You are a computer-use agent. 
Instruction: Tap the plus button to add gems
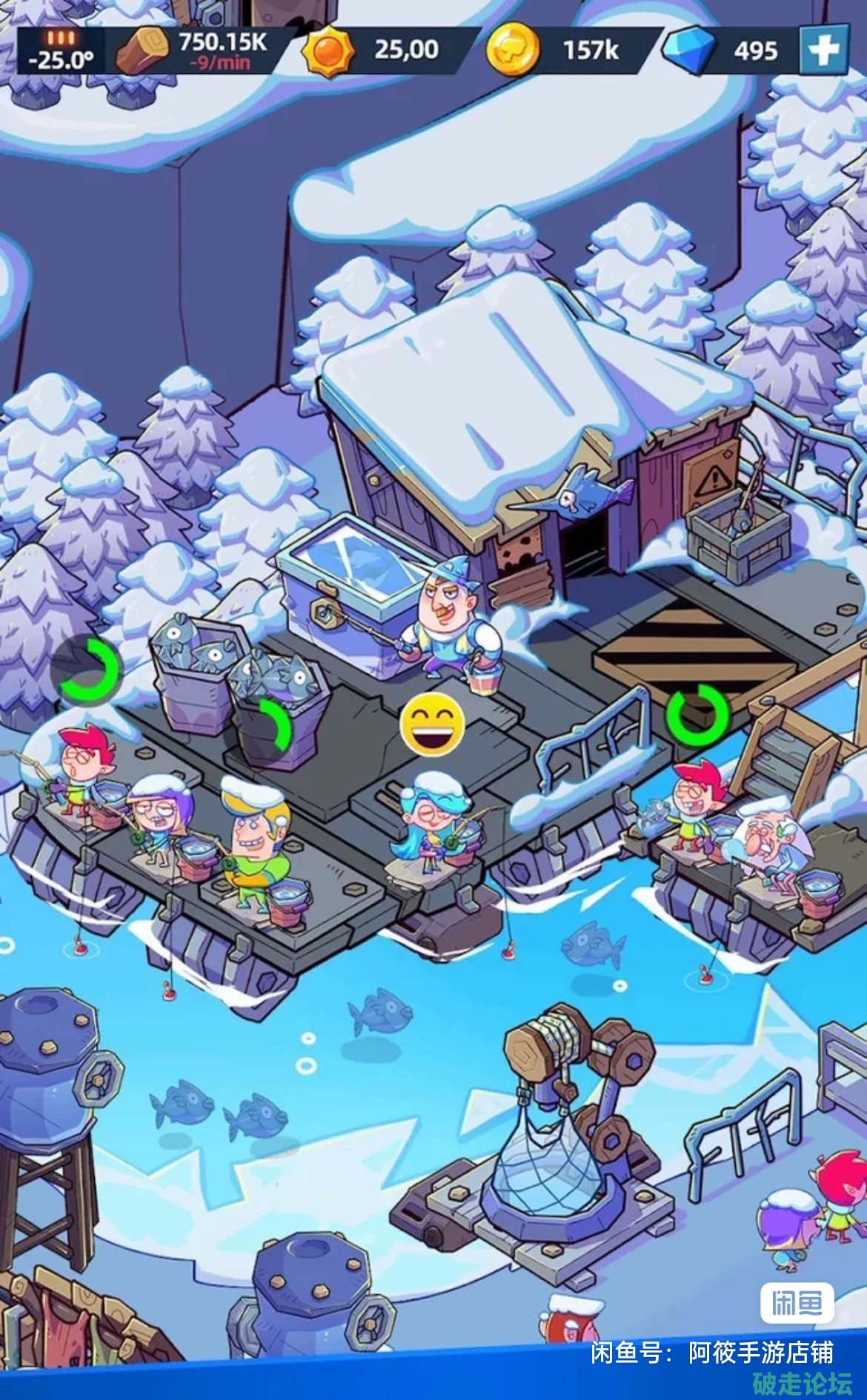coord(823,50)
